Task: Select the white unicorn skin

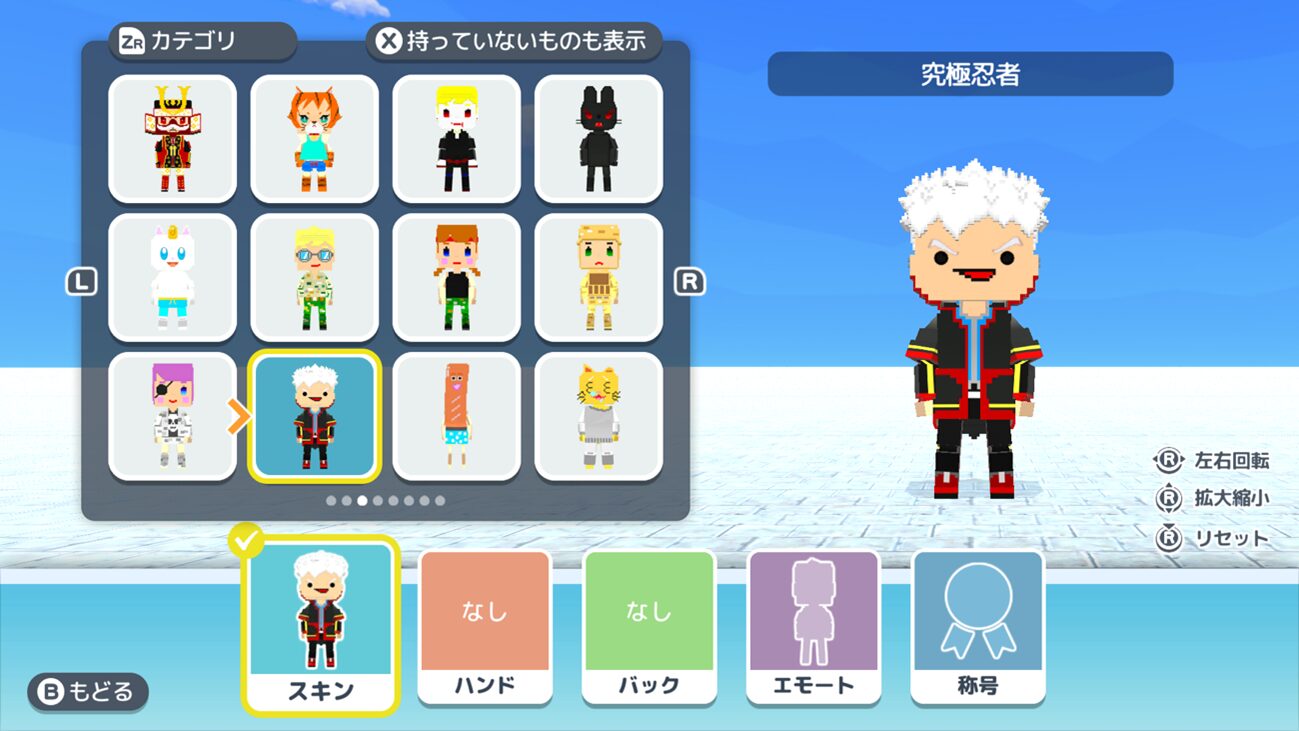Action: [x=172, y=275]
